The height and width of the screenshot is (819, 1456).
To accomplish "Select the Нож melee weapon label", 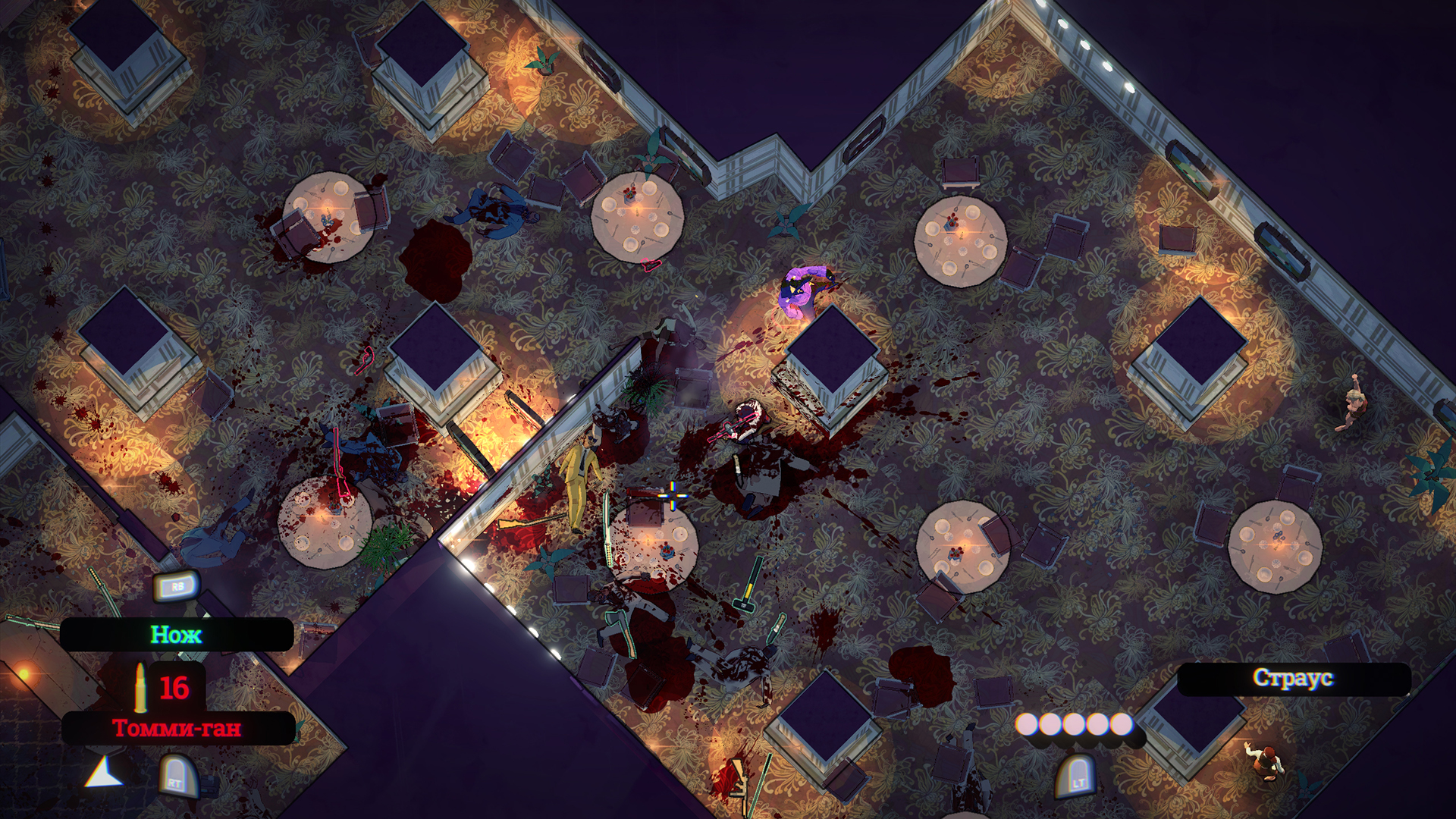I will [176, 635].
